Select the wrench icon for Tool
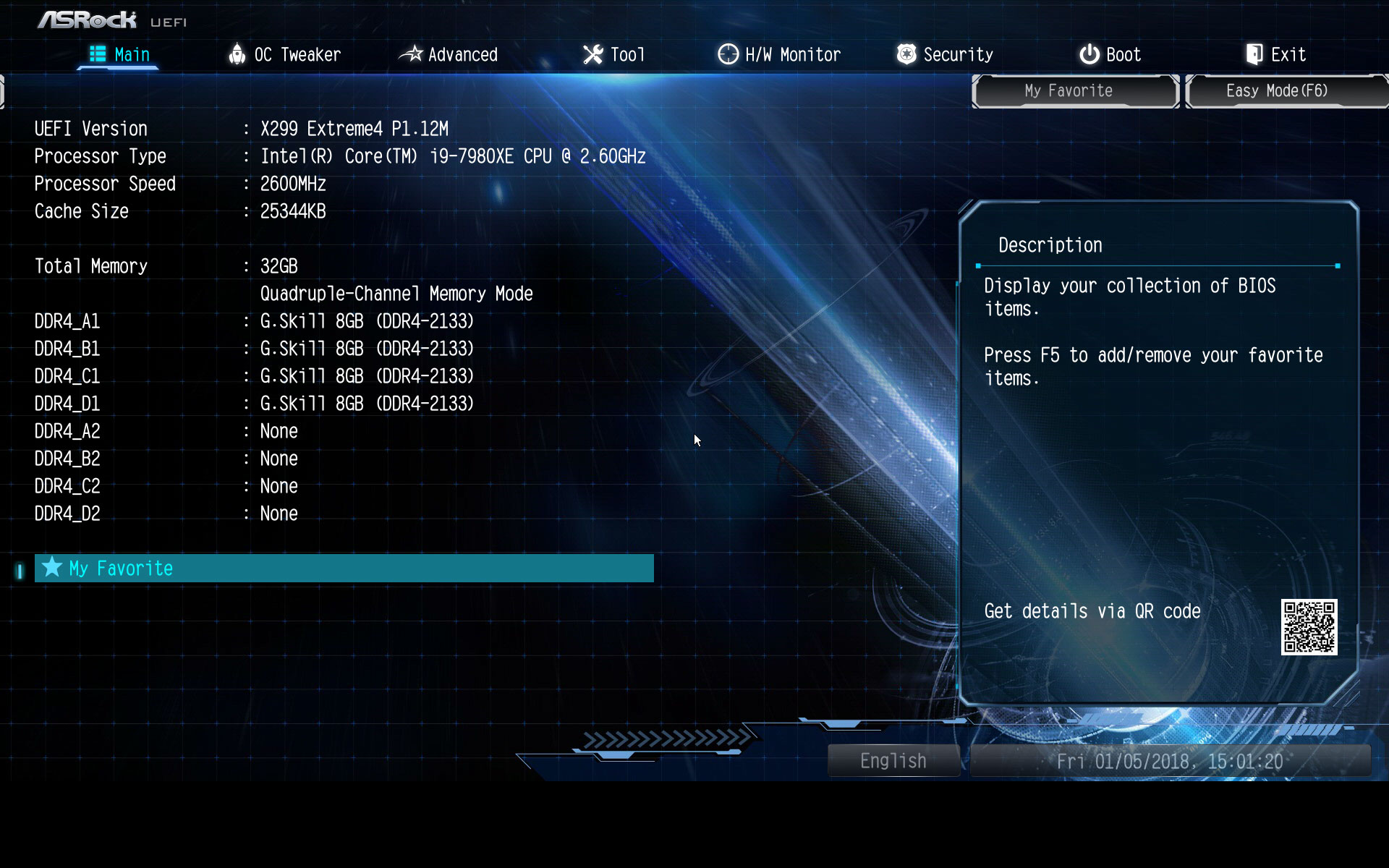 point(593,54)
